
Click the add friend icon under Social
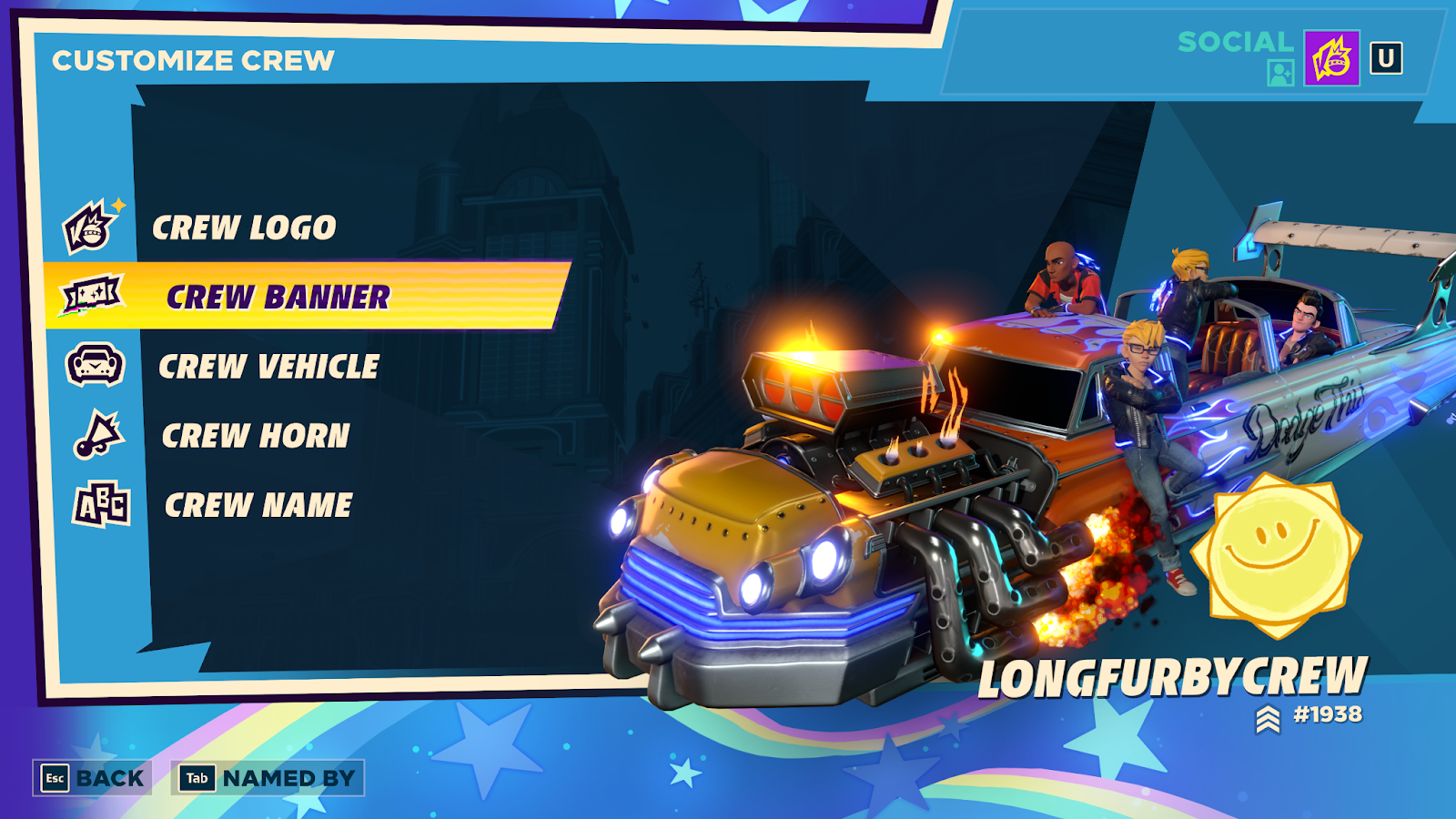tap(1280, 73)
